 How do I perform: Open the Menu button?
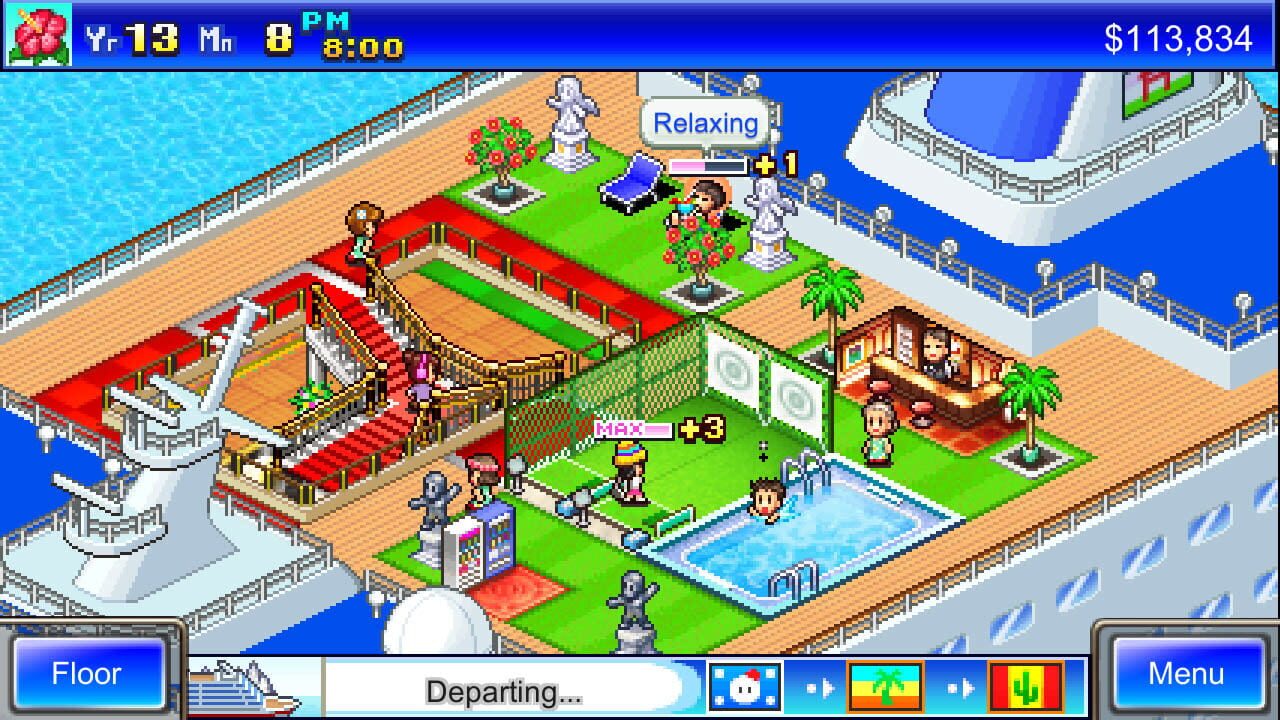coord(1190,674)
